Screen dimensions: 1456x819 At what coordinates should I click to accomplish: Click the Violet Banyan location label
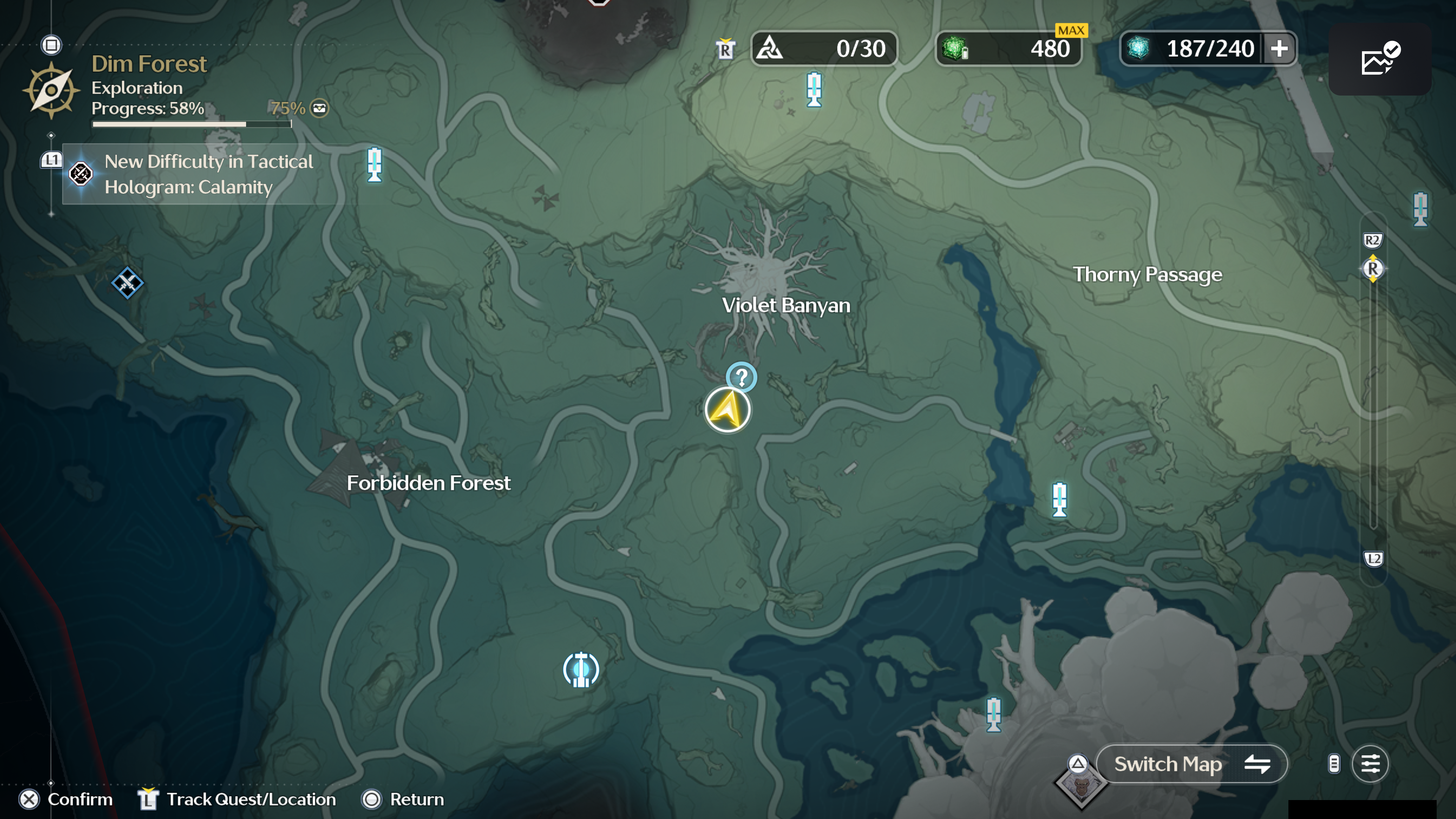(x=786, y=305)
